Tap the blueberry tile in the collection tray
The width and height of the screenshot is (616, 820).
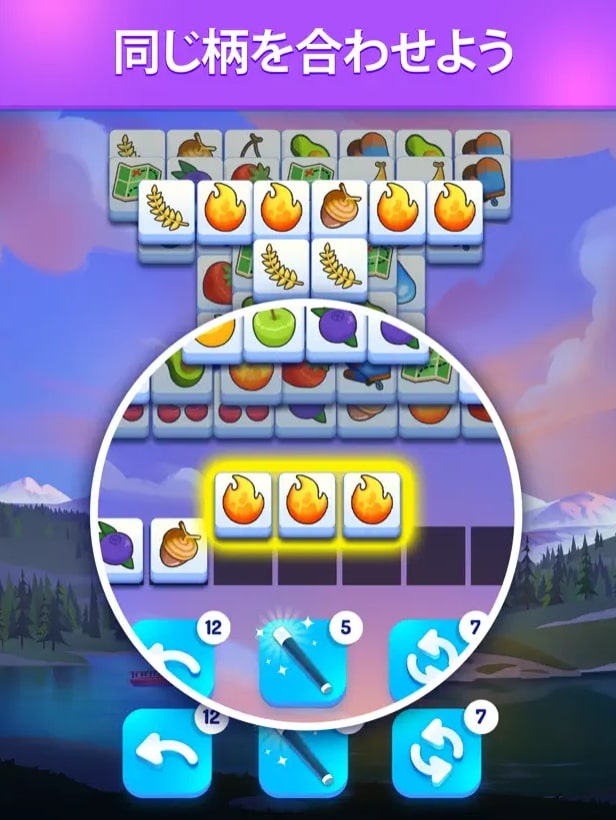121,547
